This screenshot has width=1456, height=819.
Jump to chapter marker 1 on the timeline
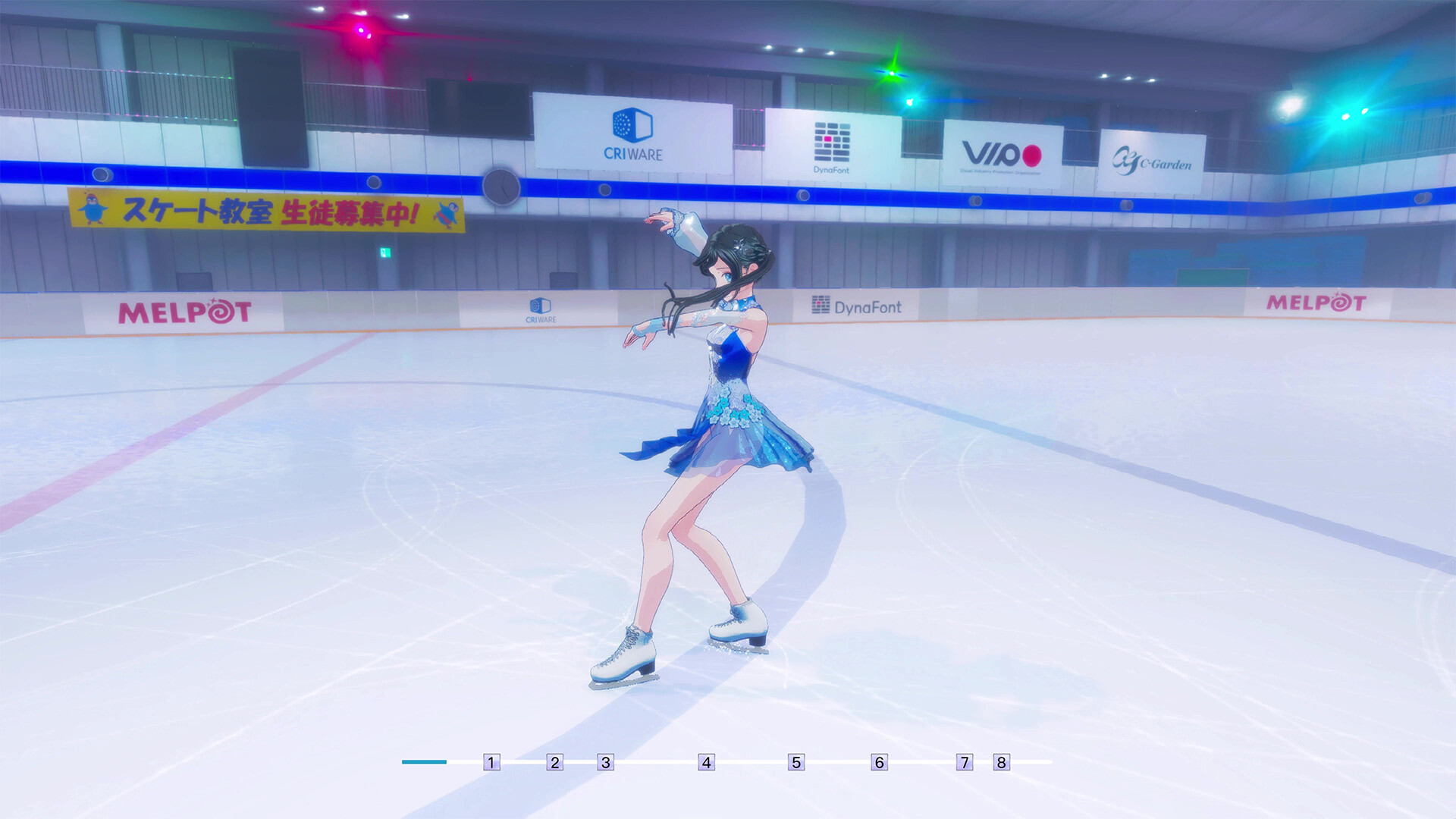[493, 762]
